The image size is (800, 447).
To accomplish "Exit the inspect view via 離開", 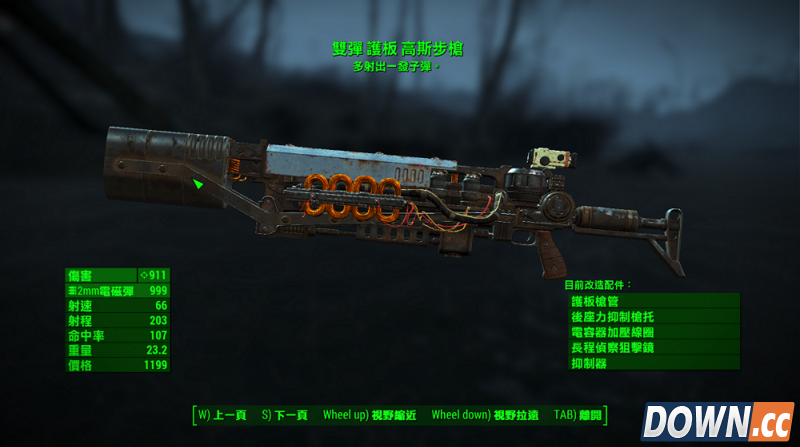I will point(575,414).
